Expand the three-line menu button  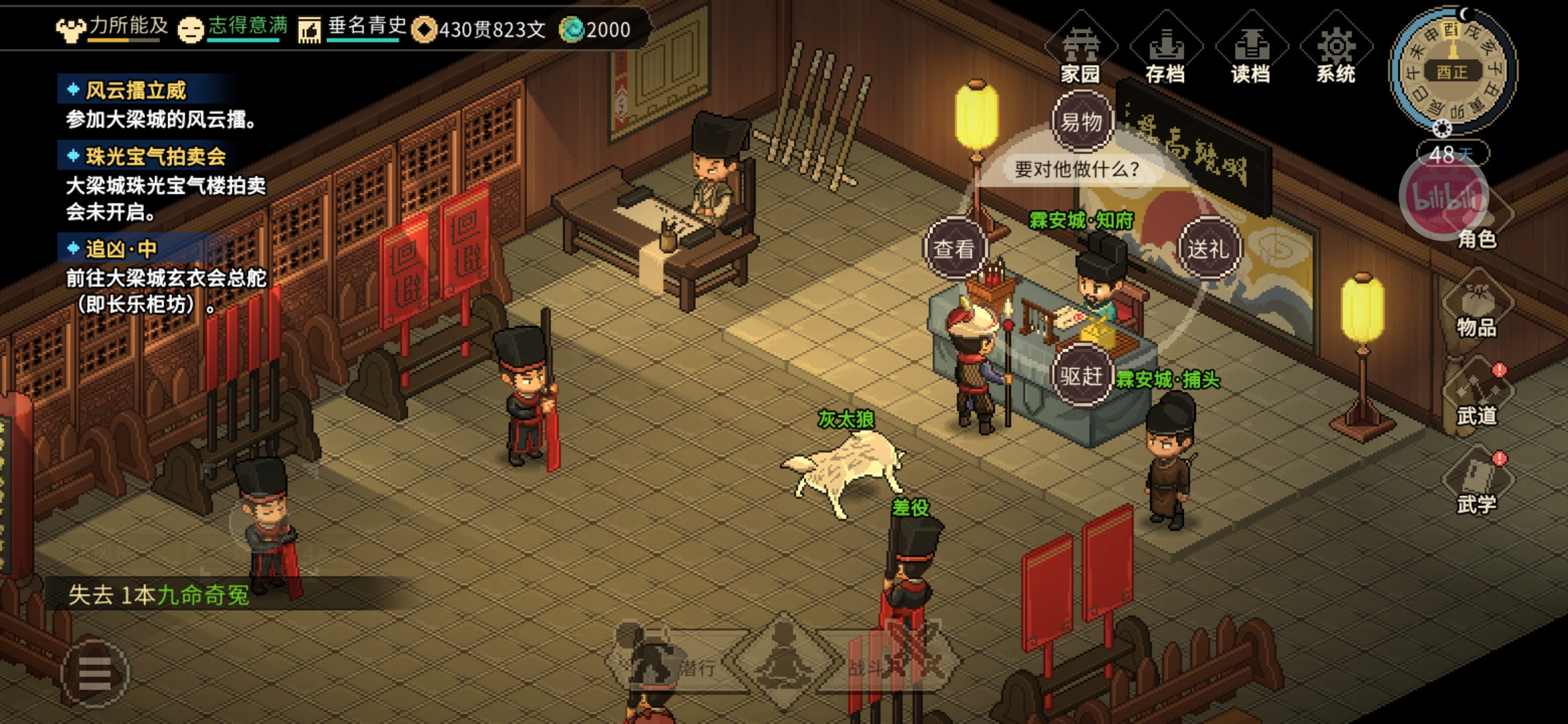(x=94, y=673)
